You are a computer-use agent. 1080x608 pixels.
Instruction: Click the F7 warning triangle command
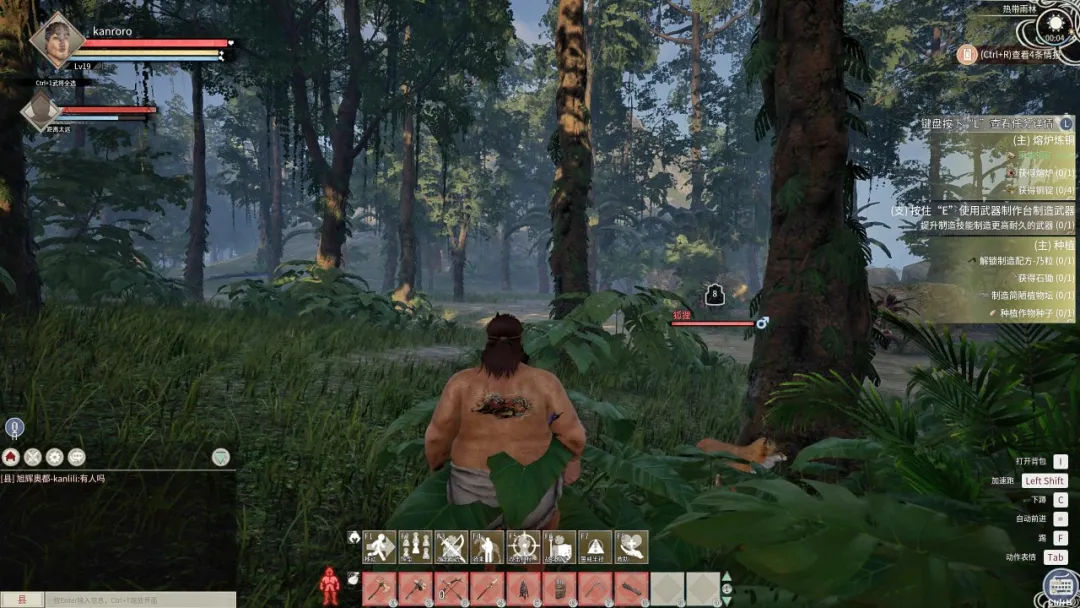(x=595, y=547)
